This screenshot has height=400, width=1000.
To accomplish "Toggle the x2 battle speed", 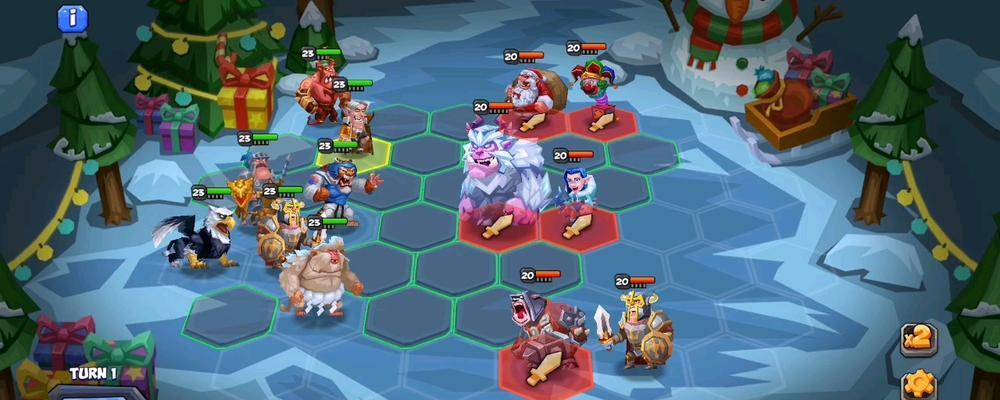I will coord(918,340).
